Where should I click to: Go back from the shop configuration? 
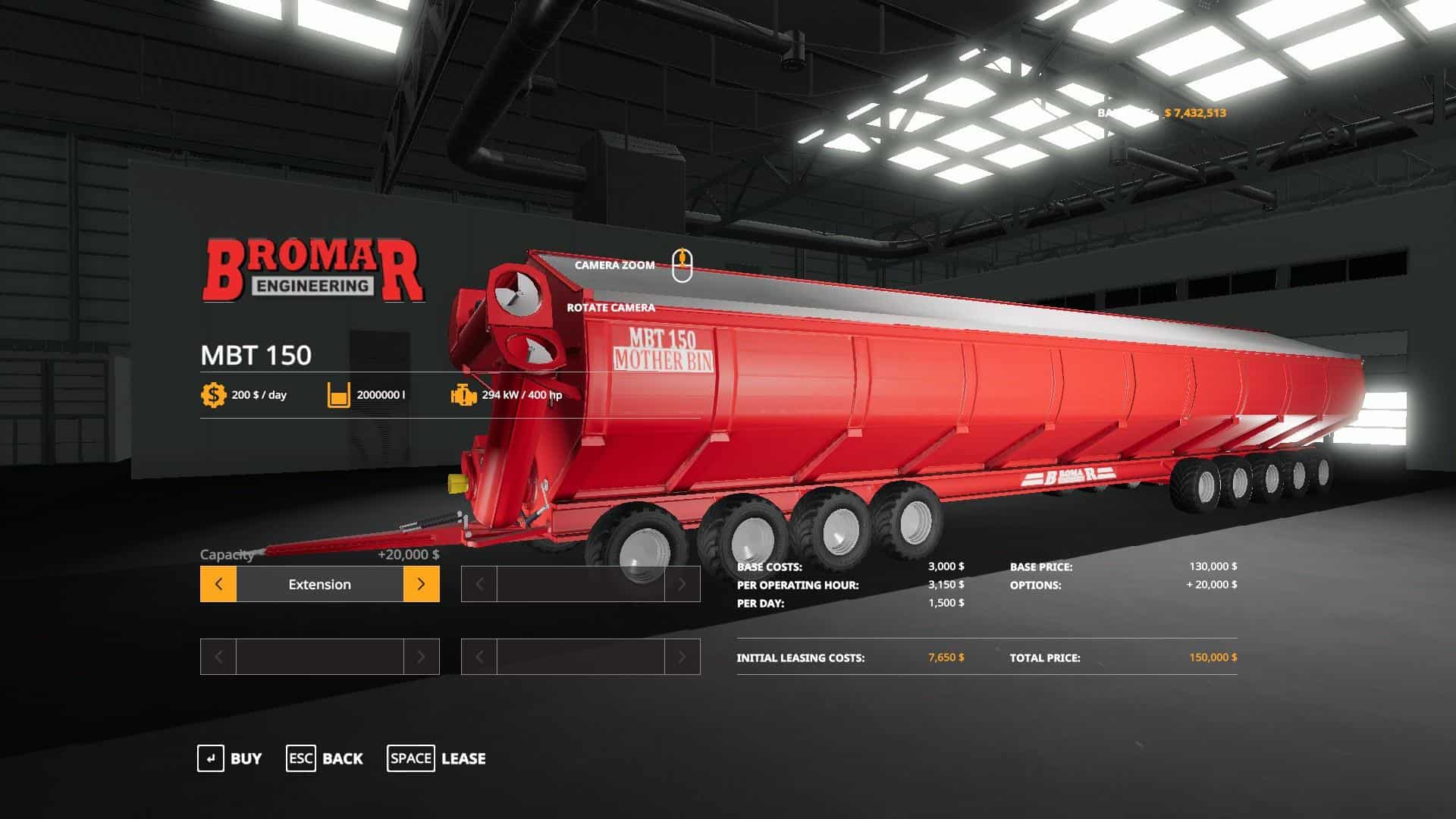[325, 758]
